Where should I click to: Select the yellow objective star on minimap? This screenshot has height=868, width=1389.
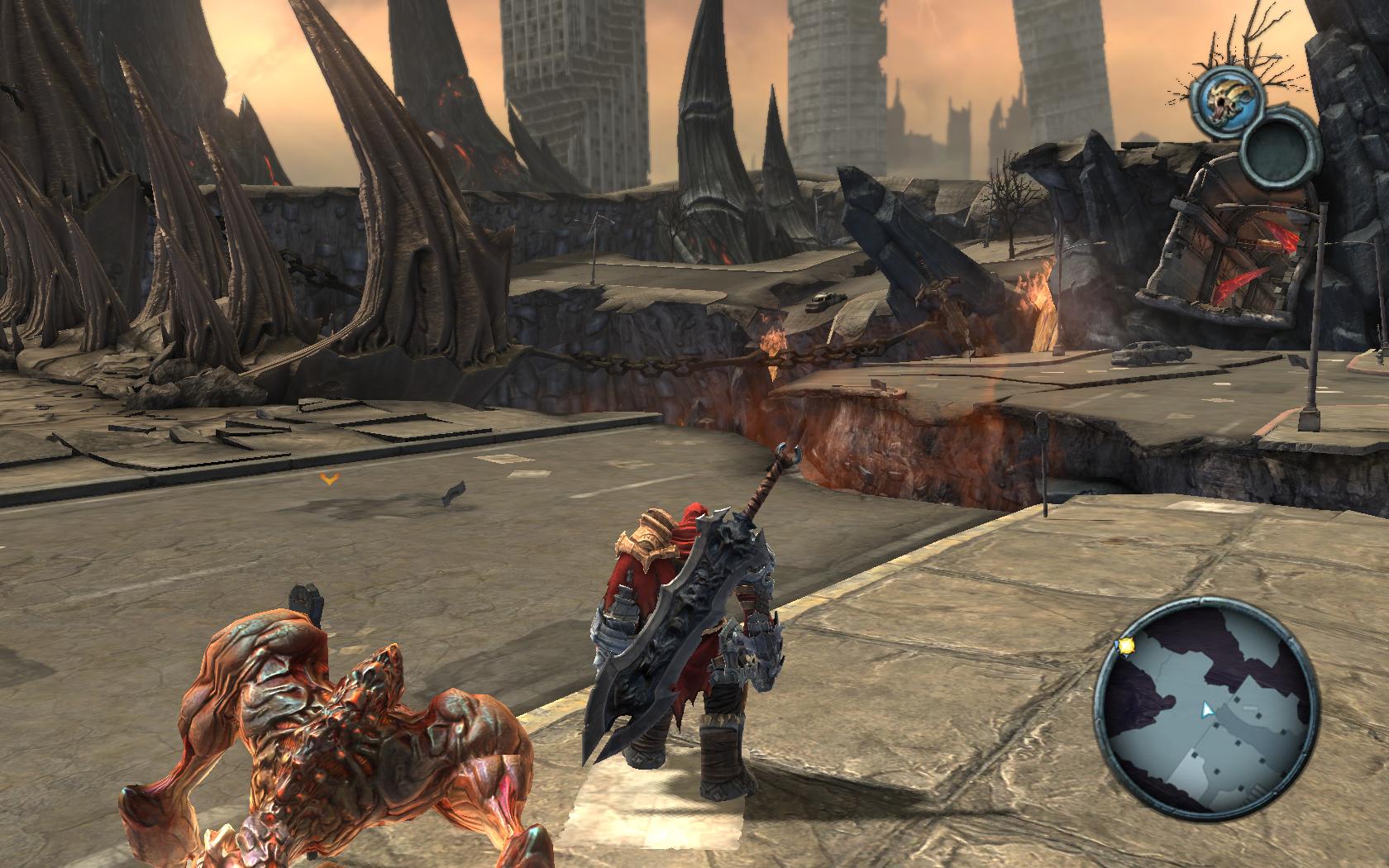[1127, 647]
